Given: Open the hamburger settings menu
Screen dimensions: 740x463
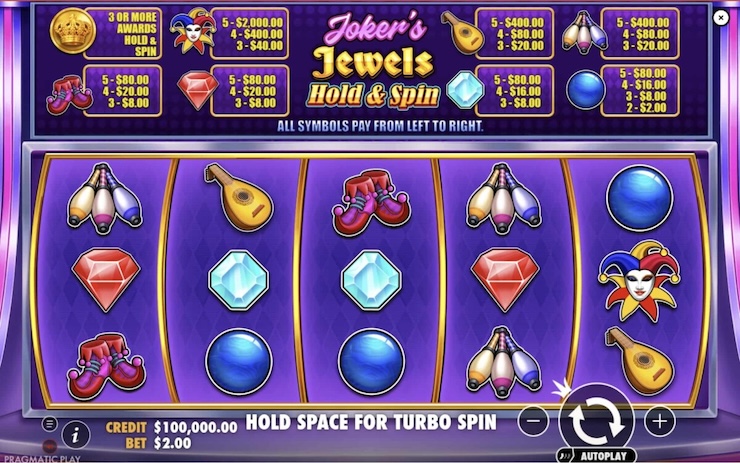Looking at the screenshot, I should tap(49, 423).
